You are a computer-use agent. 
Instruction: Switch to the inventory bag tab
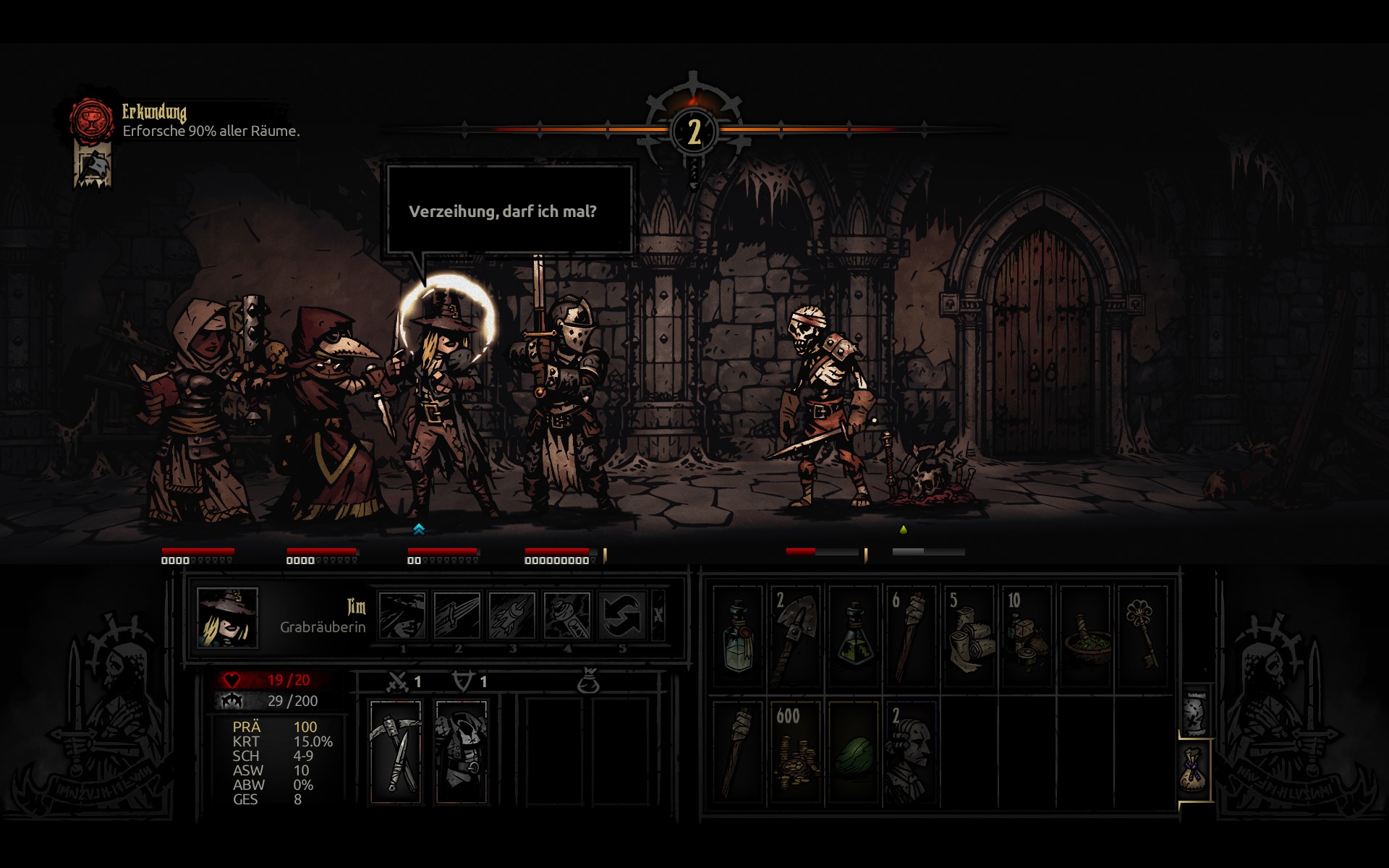[1194, 770]
